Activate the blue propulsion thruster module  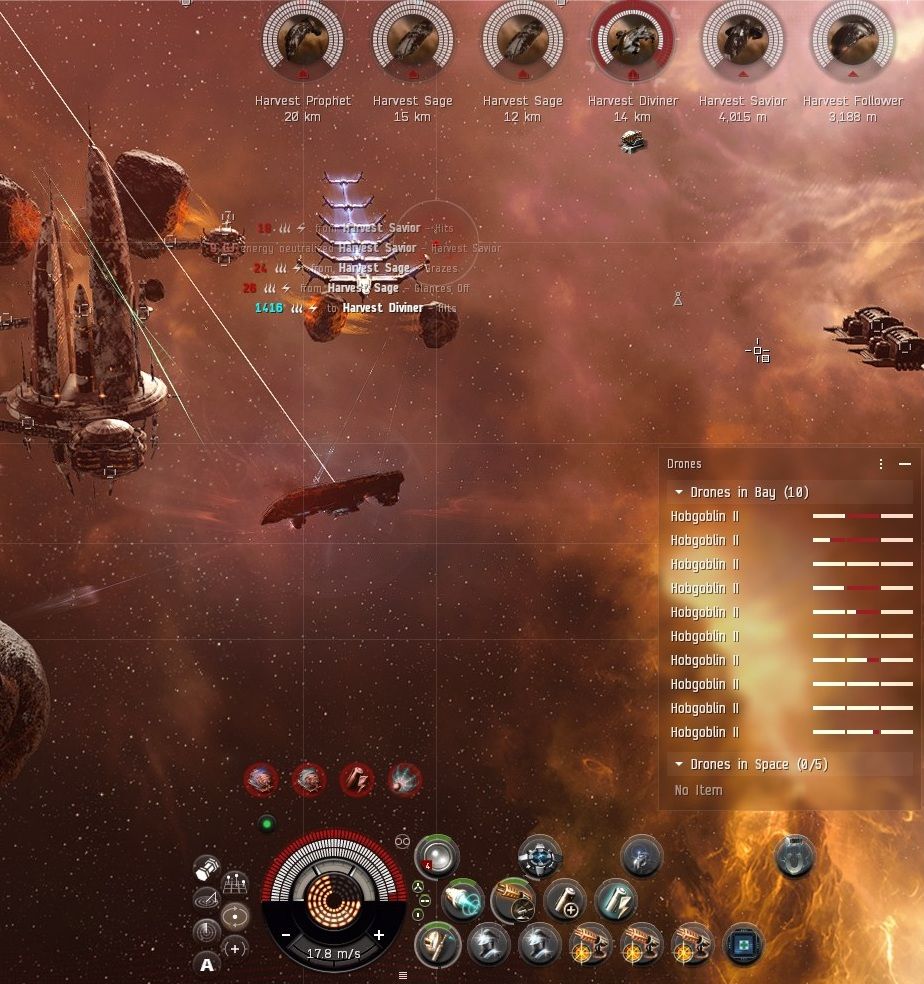(462, 900)
